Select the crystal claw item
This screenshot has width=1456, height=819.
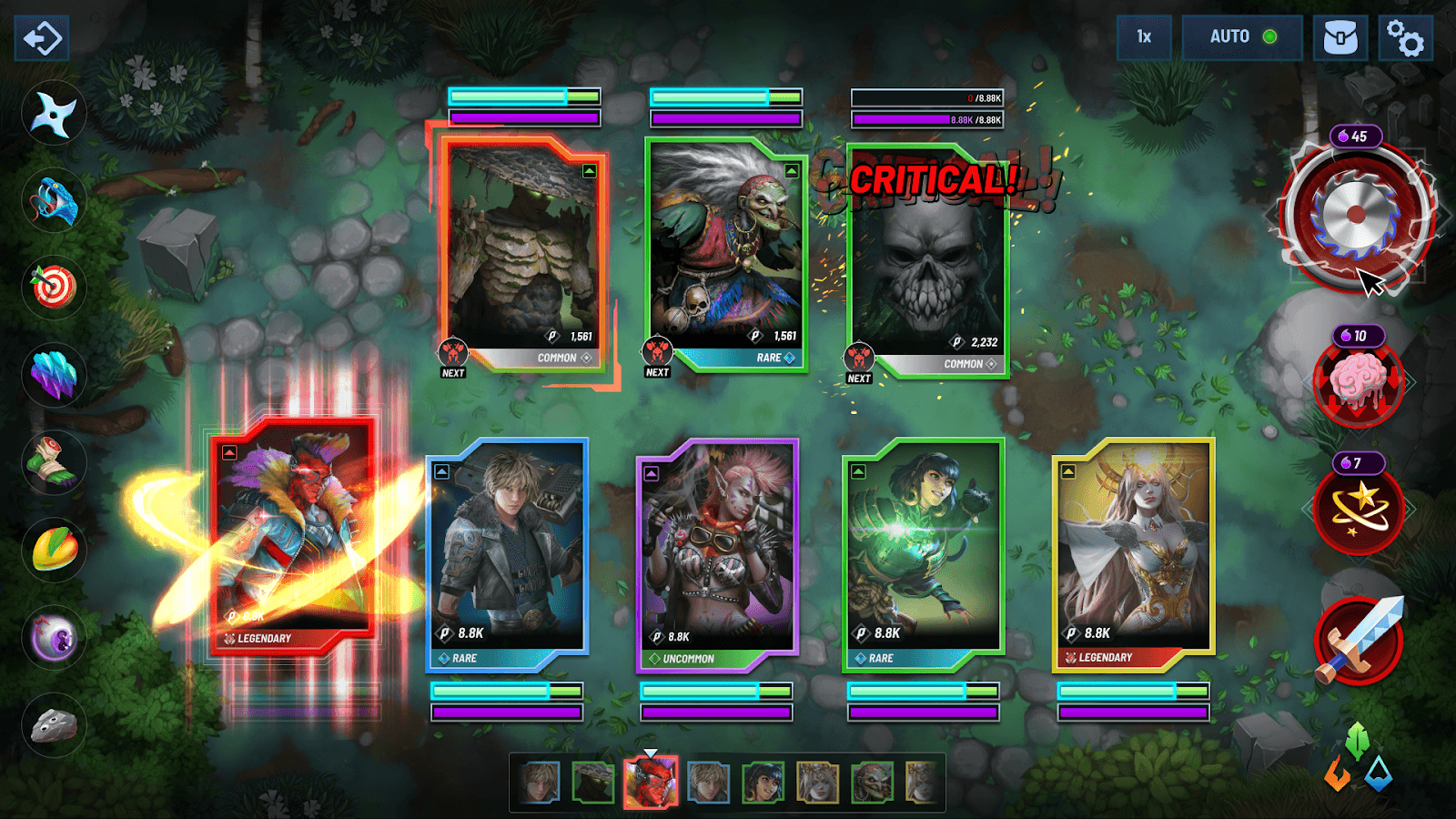coord(52,375)
